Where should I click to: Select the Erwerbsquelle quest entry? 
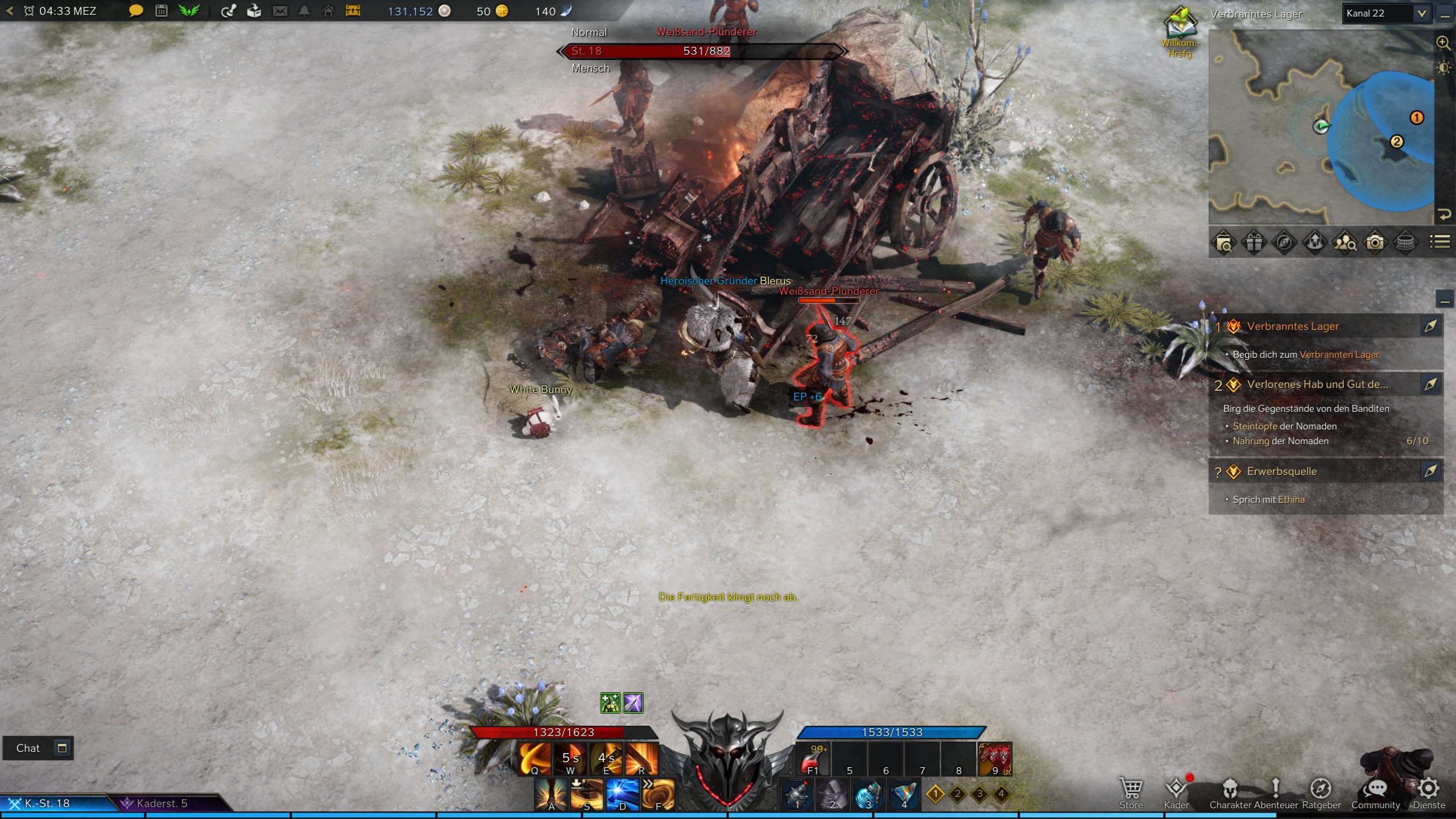point(1281,471)
